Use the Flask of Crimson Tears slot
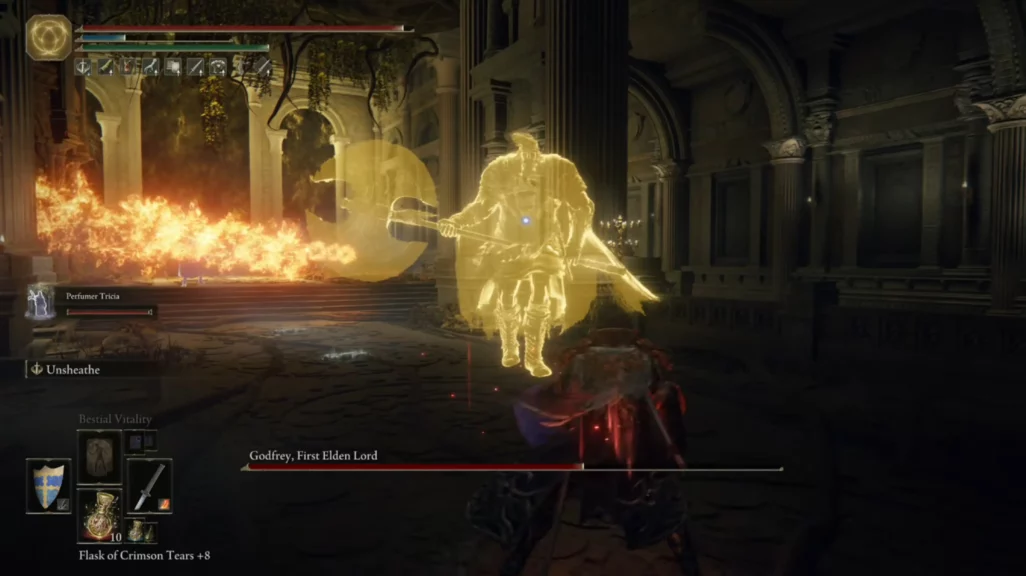This screenshot has width=1026, height=576. (x=99, y=516)
